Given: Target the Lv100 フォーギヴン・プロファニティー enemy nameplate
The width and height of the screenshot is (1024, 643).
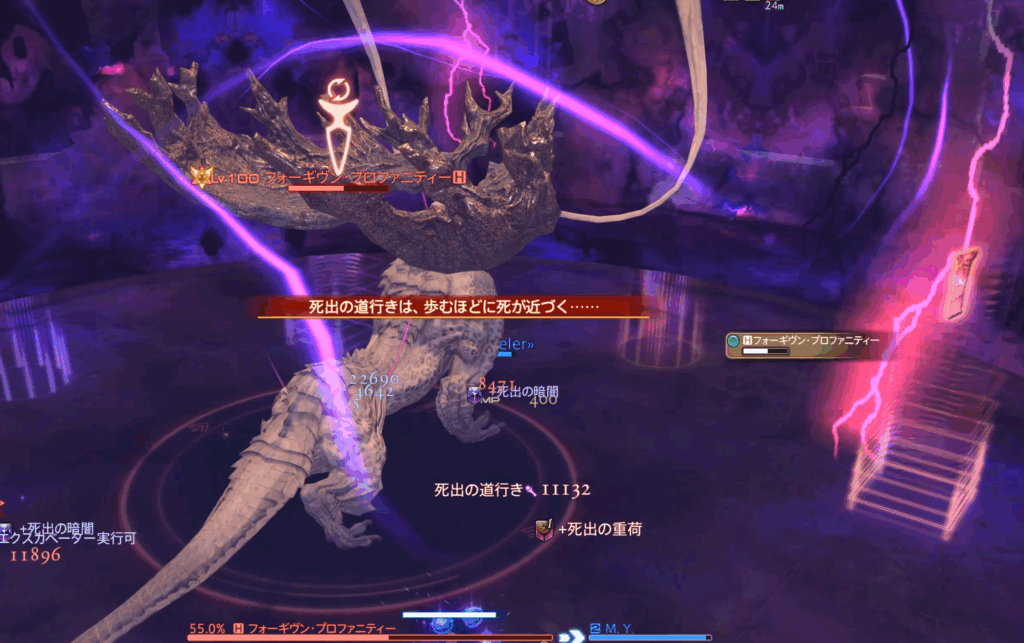Looking at the screenshot, I should click(x=331, y=177).
